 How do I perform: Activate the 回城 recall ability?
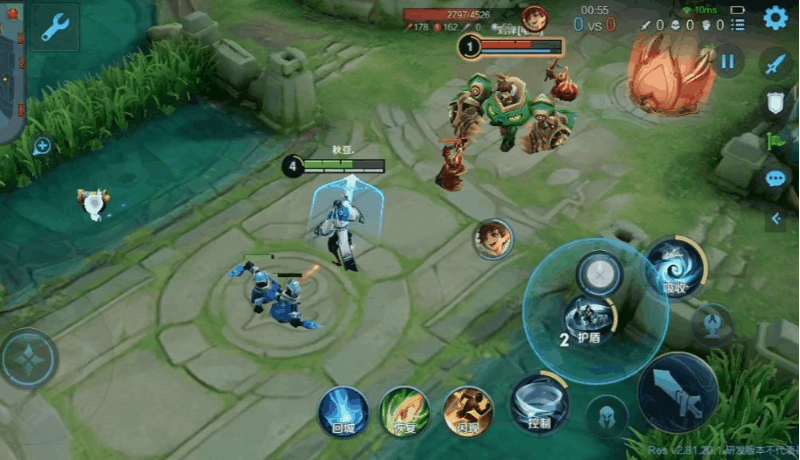click(343, 410)
